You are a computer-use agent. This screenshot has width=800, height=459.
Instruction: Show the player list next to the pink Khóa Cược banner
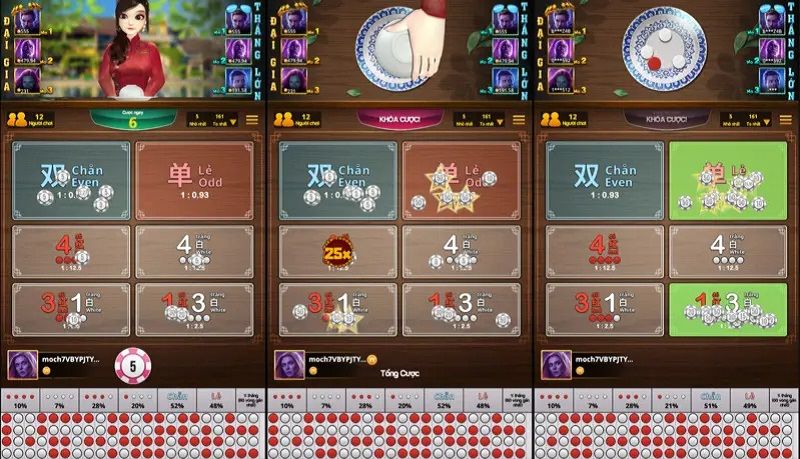[x=295, y=120]
